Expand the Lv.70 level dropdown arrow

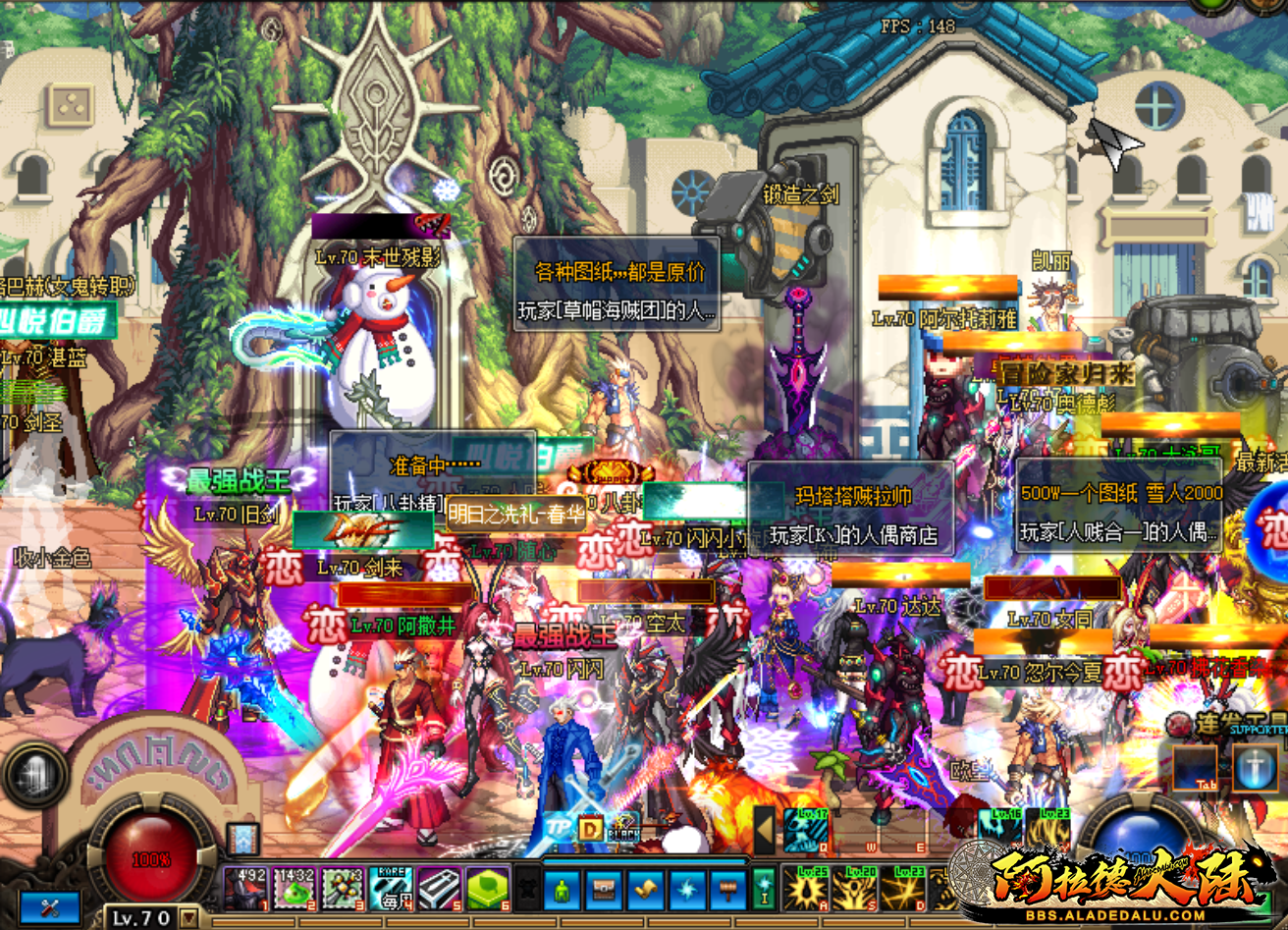189,917
